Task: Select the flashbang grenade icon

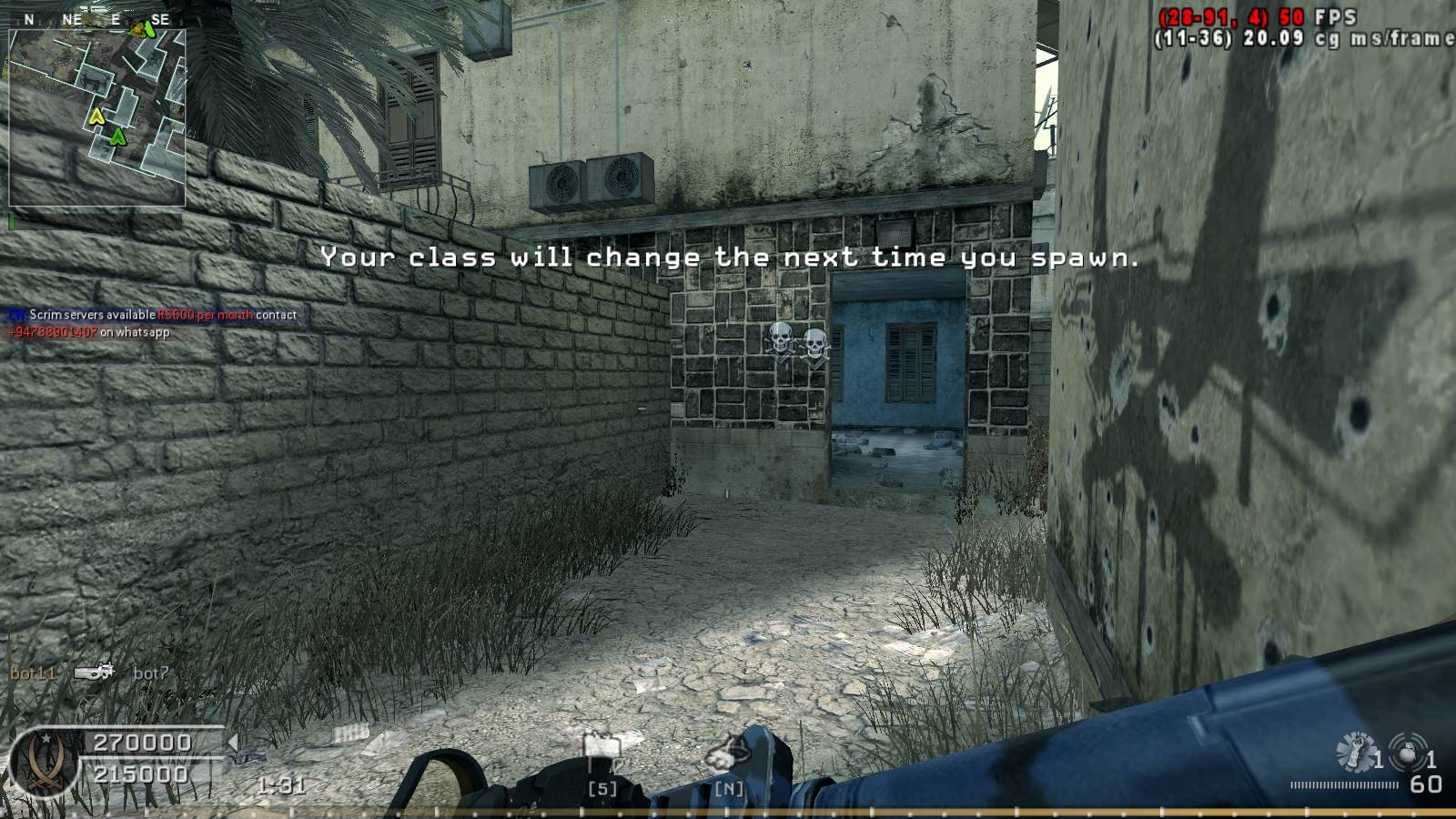Action: 1355,751
